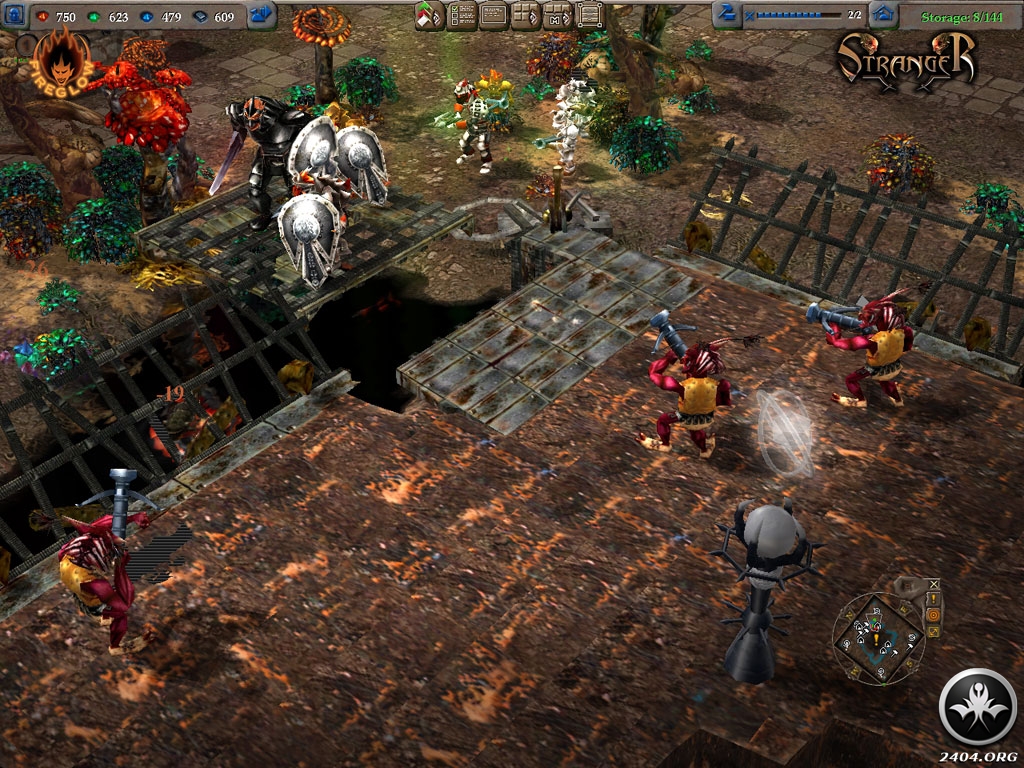Viewport: 1024px width, 768px height.
Task: Close the minimap with the X button
Action: 934,584
